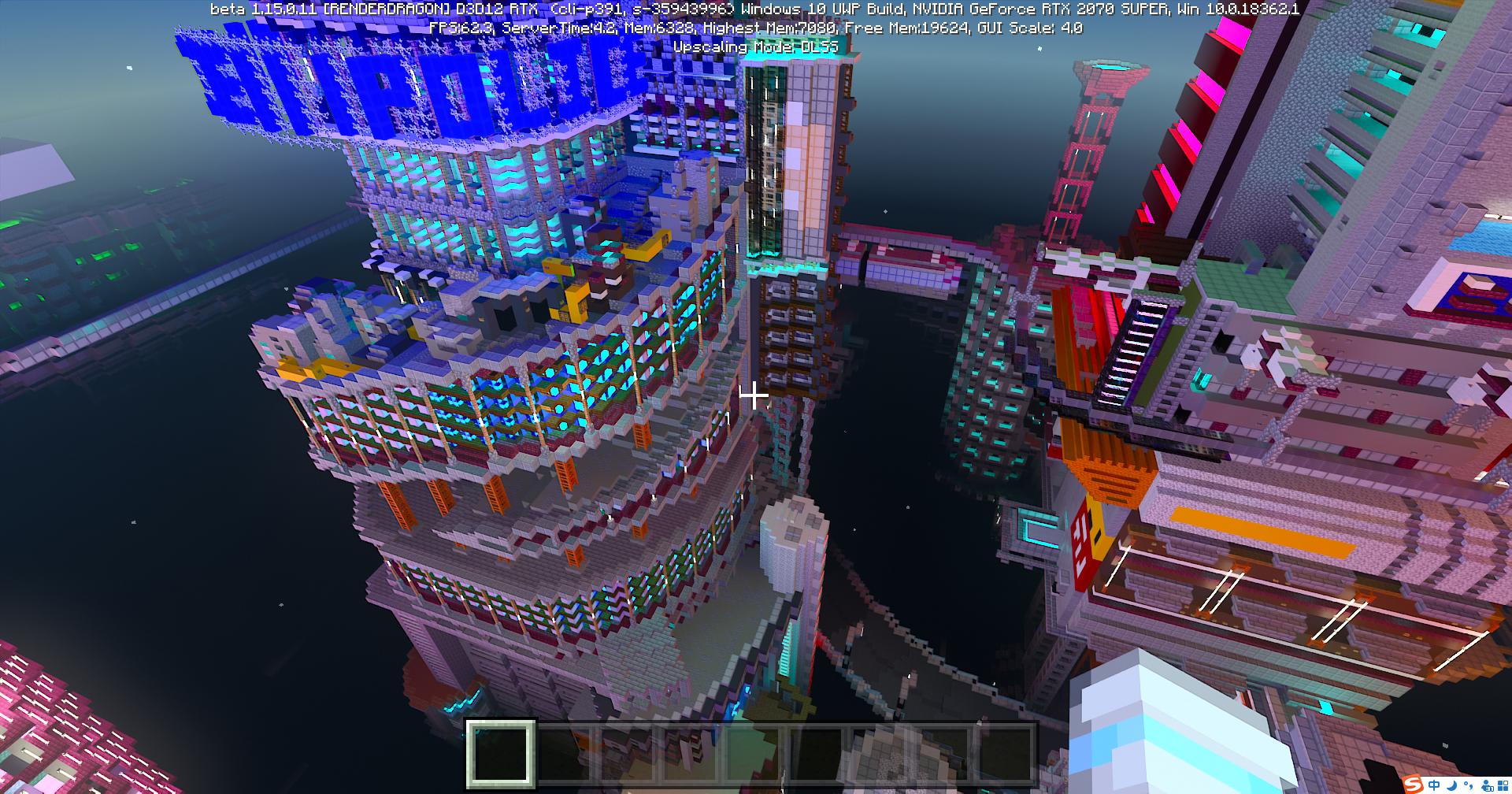1512x794 pixels.
Task: Toggle the Sogou input method's 中 language mode
Action: point(1434,785)
